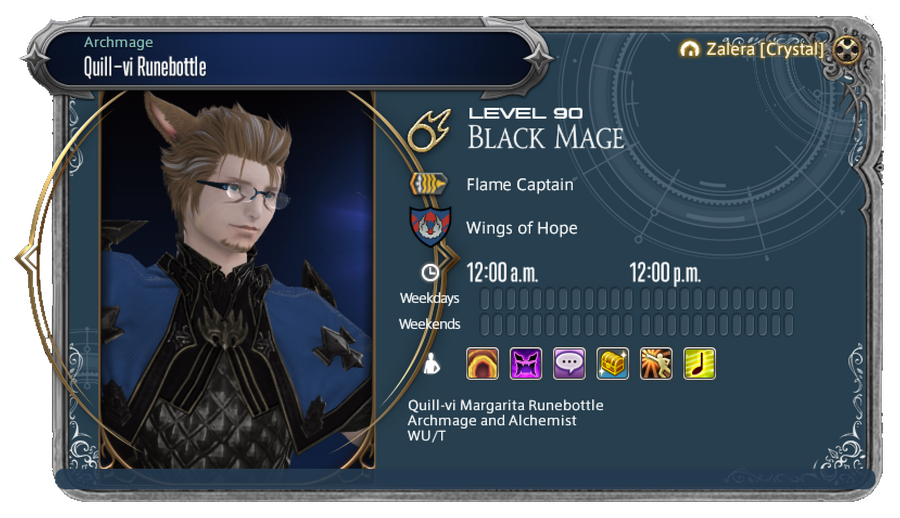Choose the music note activity icon
The width and height of the screenshot is (900, 518).
coord(699,363)
